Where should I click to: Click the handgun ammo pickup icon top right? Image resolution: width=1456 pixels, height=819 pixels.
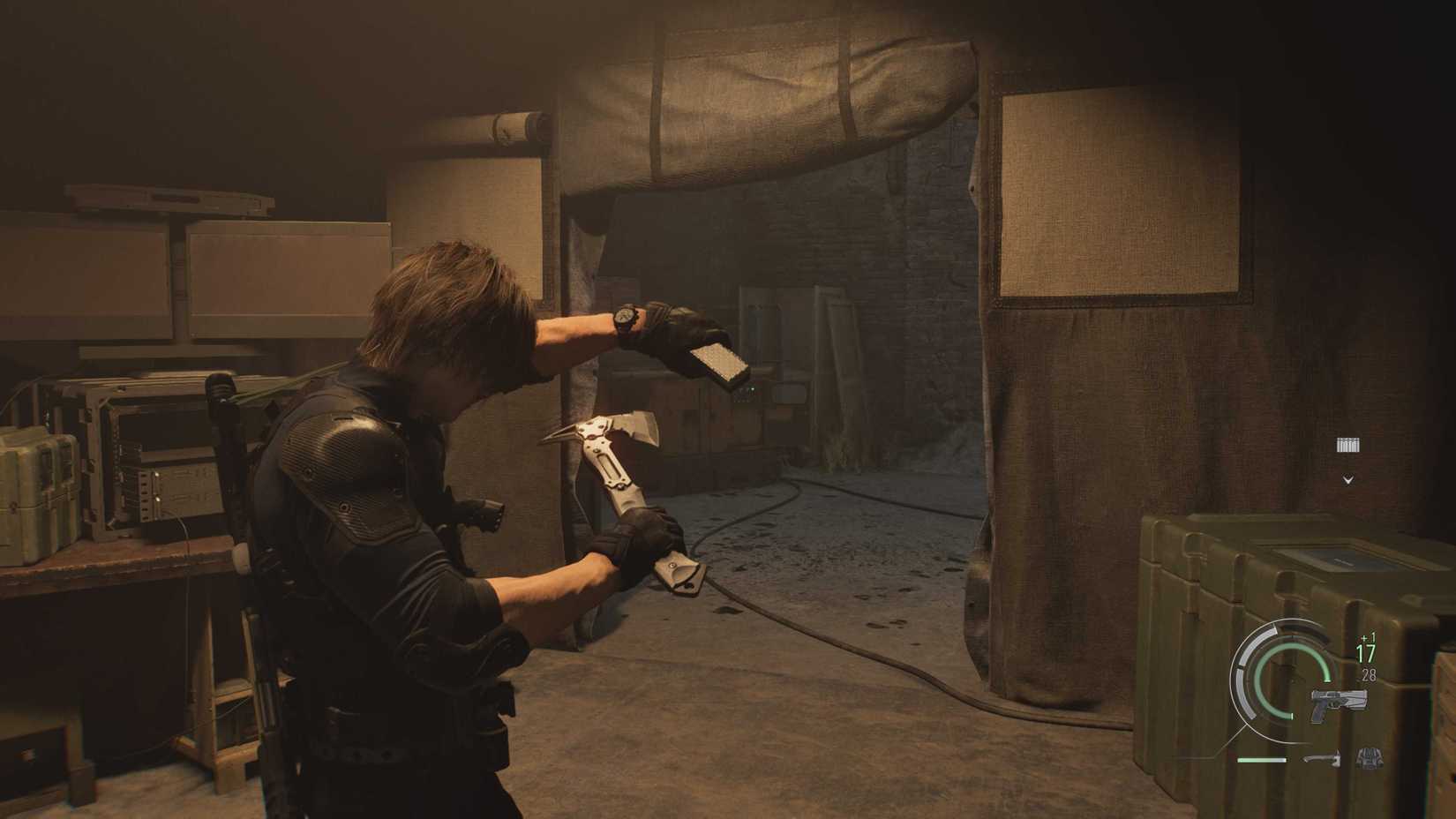click(1347, 445)
